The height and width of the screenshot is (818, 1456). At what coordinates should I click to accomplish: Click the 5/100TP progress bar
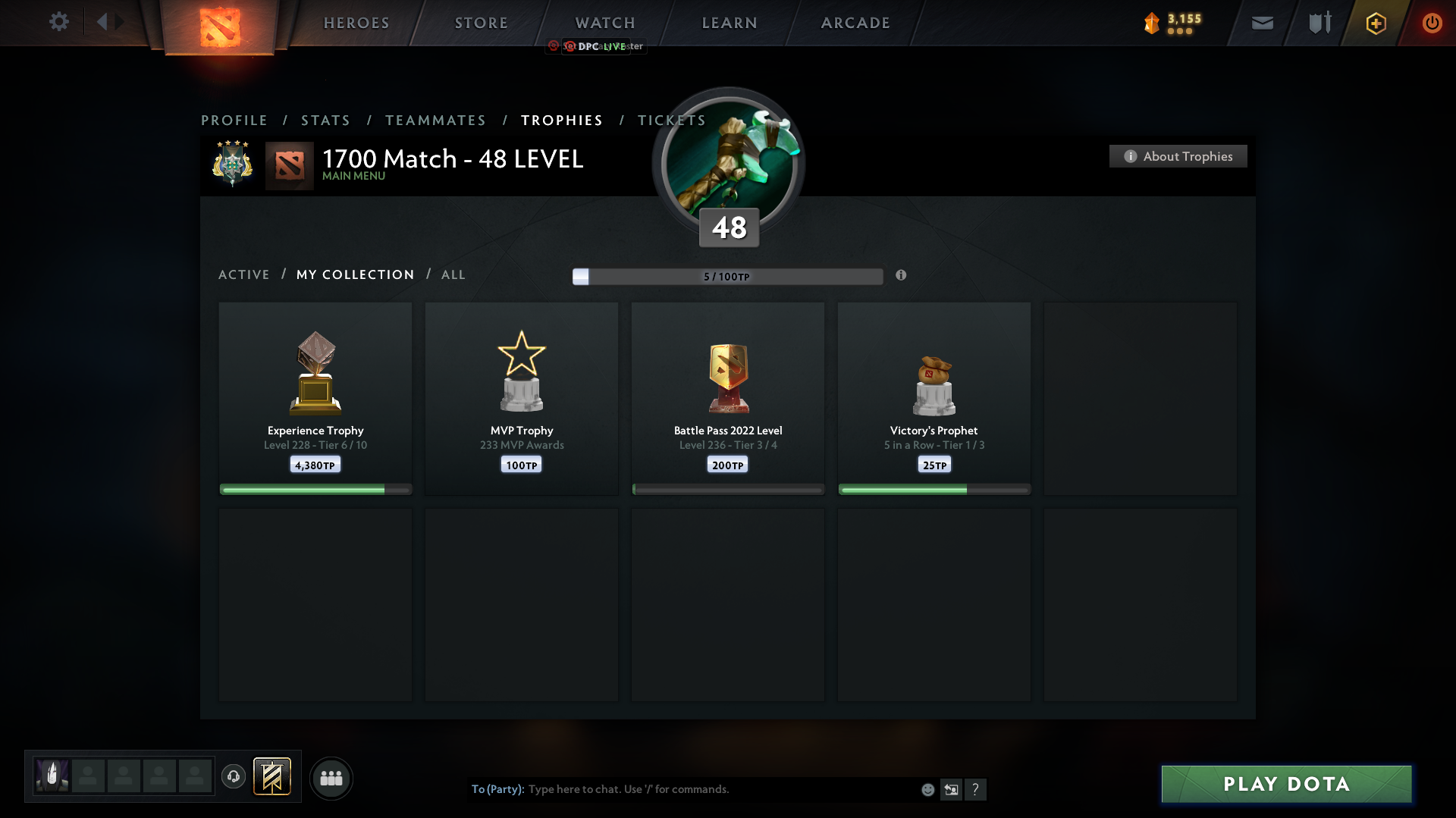pos(727,276)
